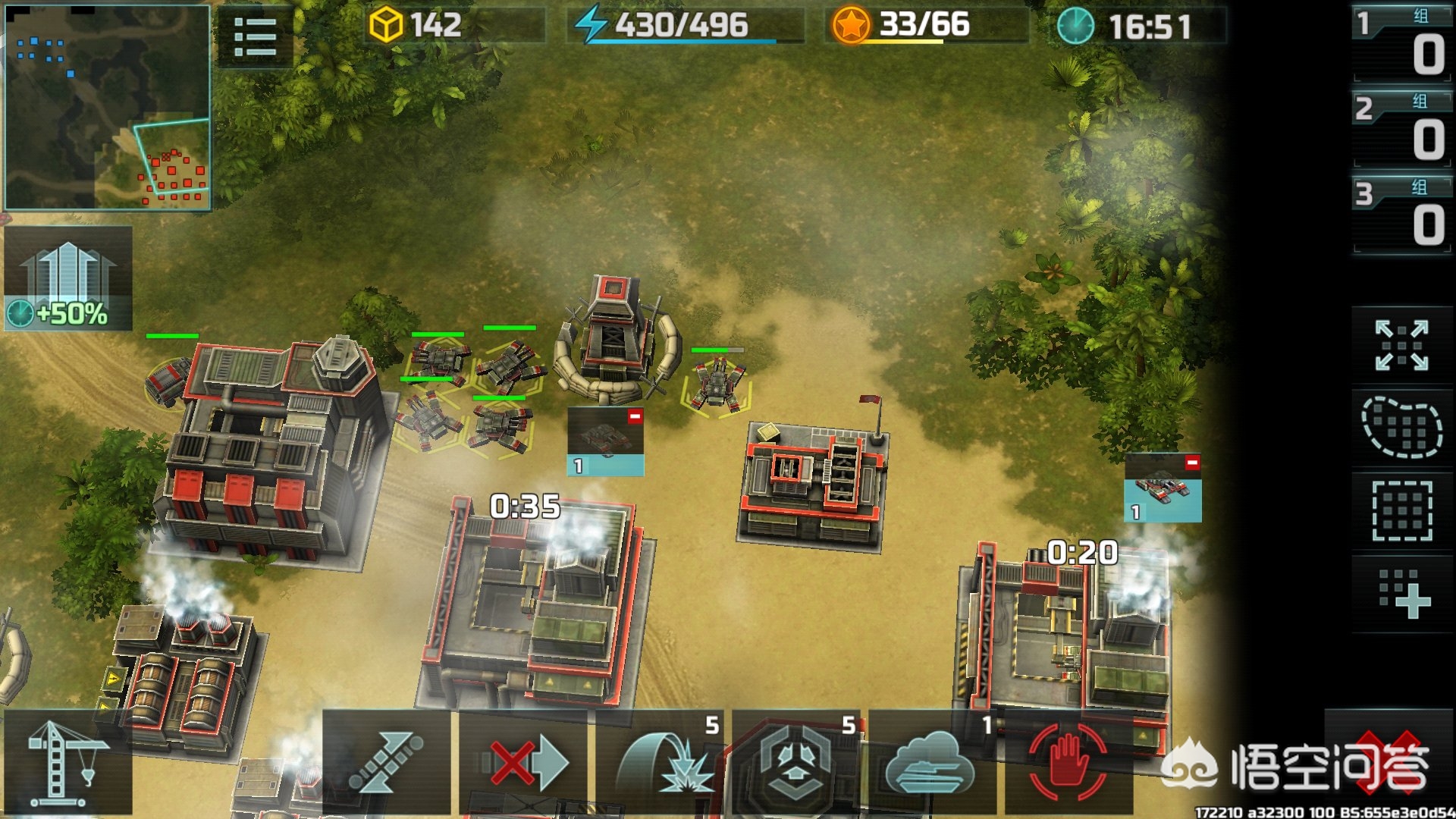
Task: Activate the hexagon shield ability
Action: tap(796, 762)
